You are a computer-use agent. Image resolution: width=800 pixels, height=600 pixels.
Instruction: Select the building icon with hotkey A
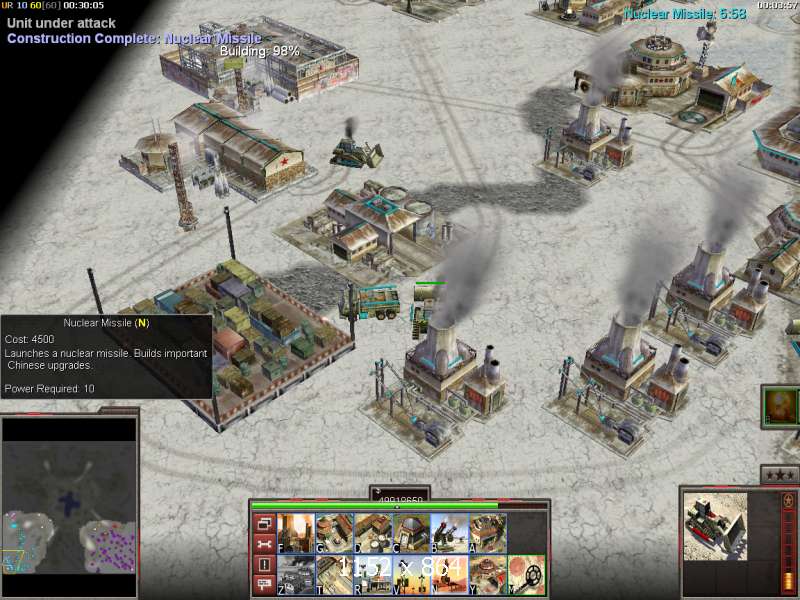click(x=487, y=533)
